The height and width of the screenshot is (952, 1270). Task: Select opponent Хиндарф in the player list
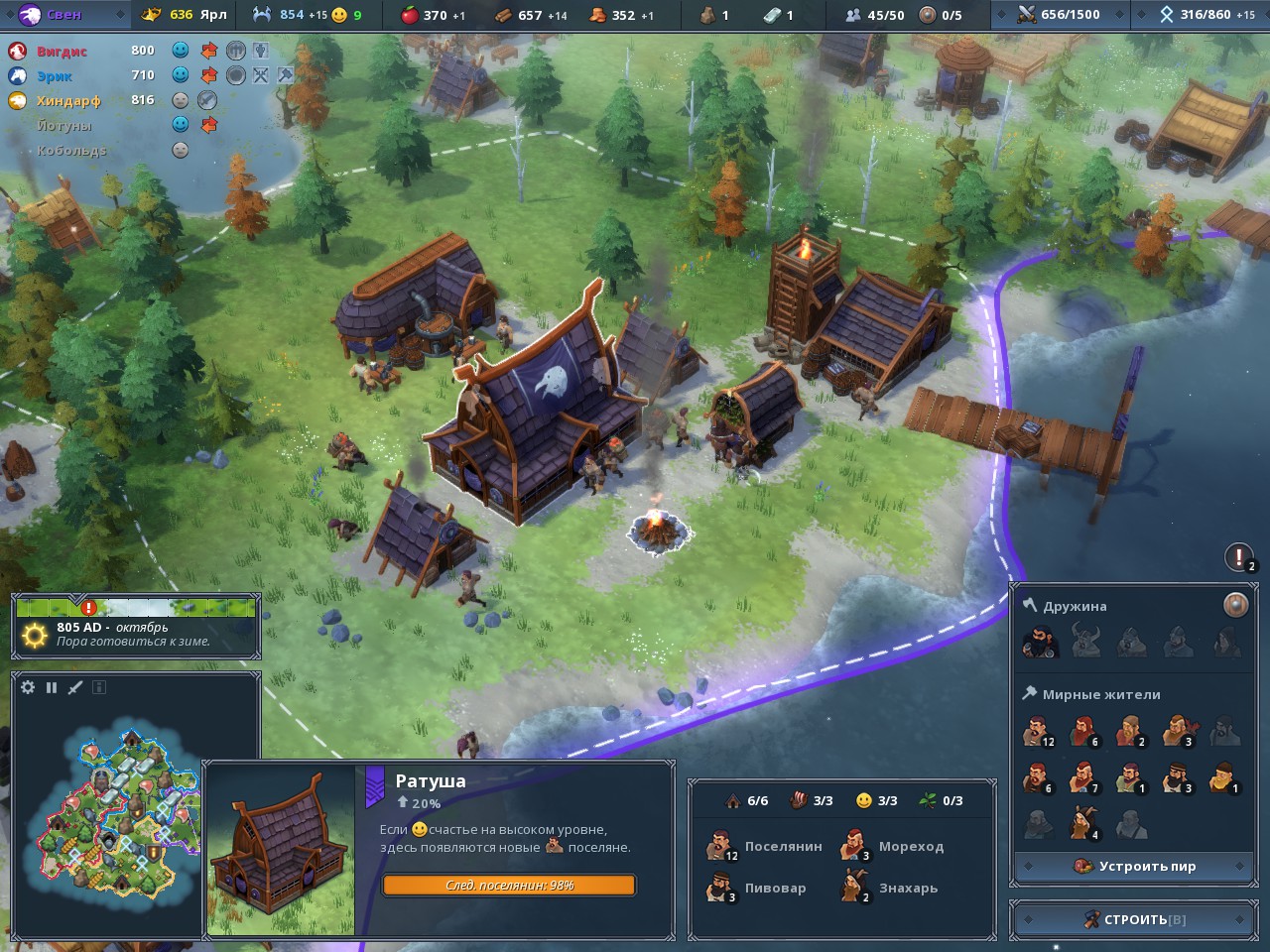click(67, 100)
